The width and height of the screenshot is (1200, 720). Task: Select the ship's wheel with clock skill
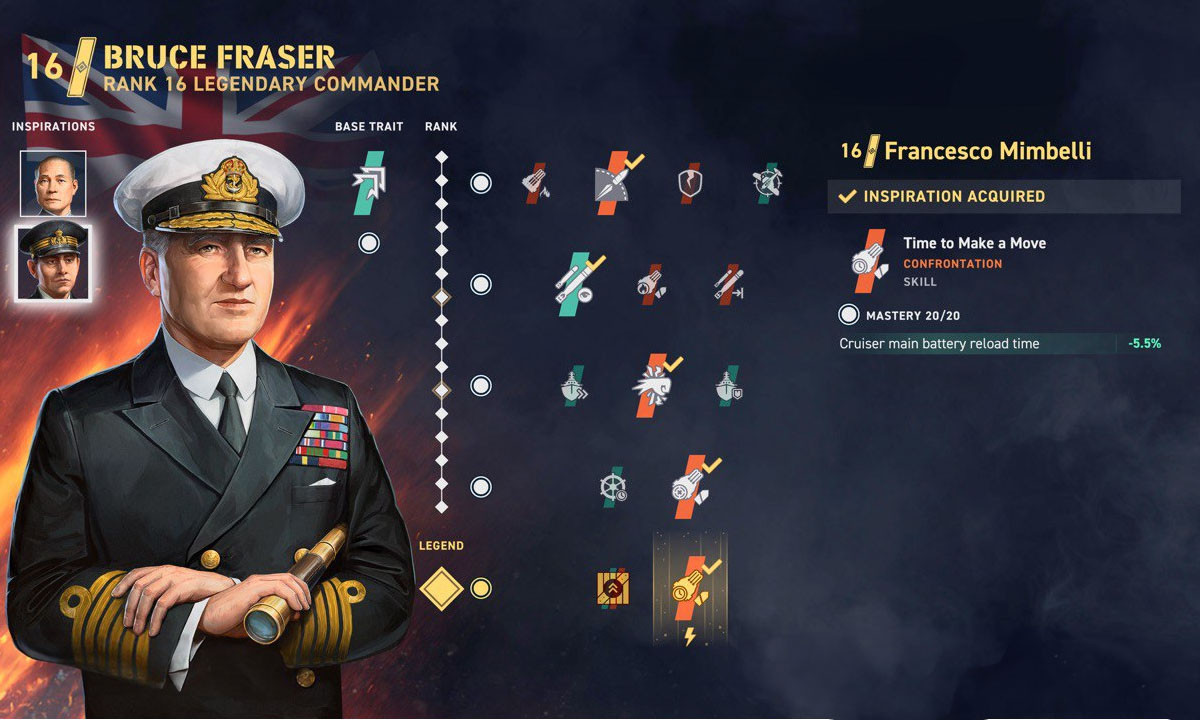click(613, 487)
